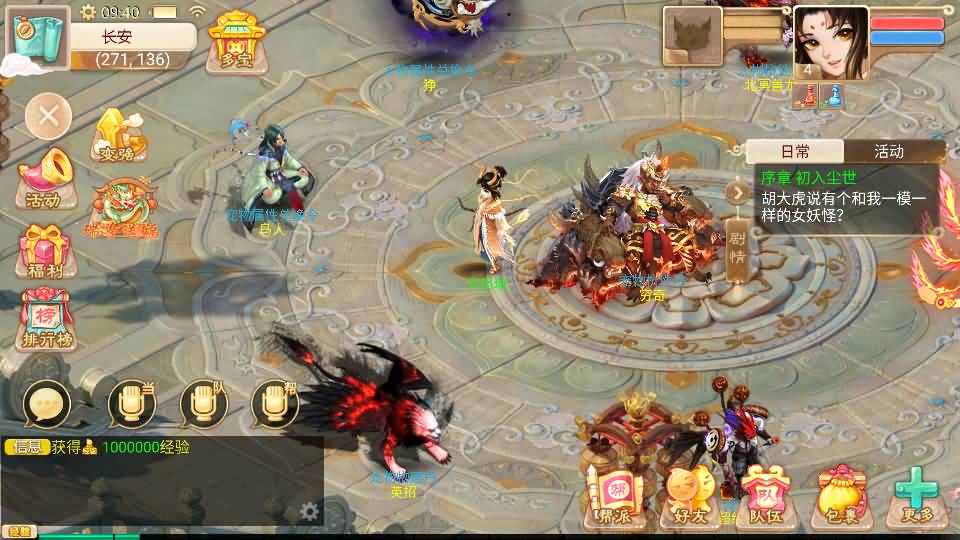The height and width of the screenshot is (540, 960).
Task: Activate the 队 team voice microphone
Action: click(204, 404)
